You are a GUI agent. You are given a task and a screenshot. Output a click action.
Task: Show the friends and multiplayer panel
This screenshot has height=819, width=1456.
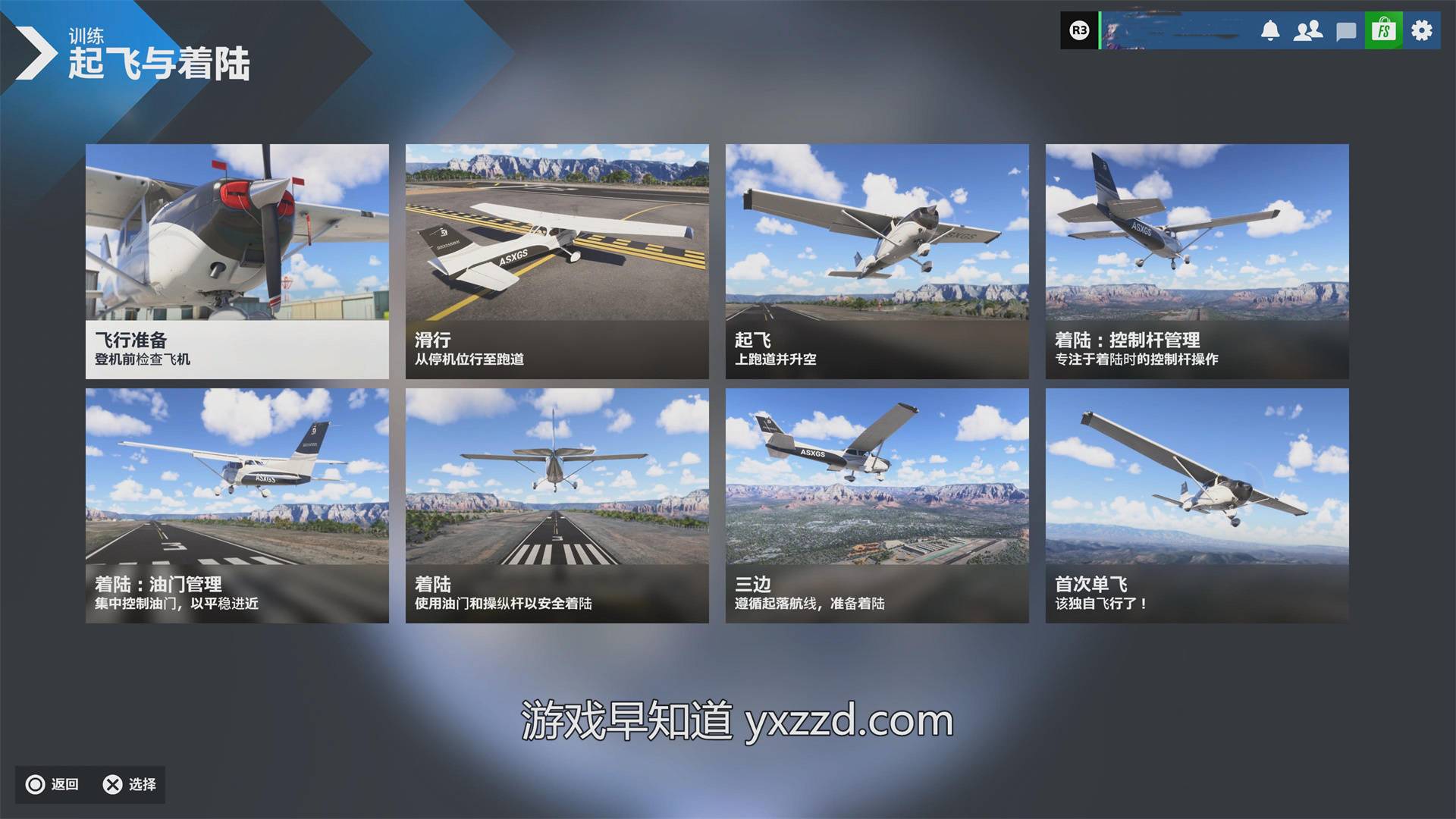click(x=1308, y=31)
